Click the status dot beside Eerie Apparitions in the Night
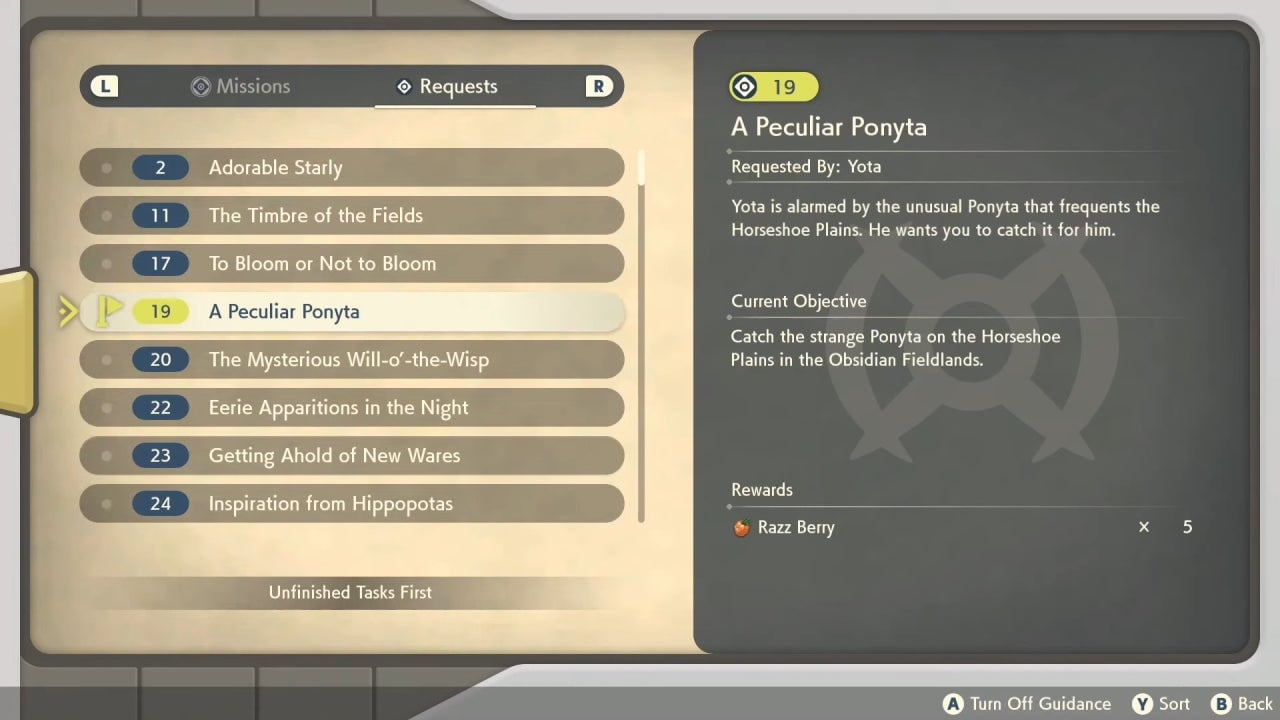This screenshot has height=720, width=1280. tap(106, 407)
